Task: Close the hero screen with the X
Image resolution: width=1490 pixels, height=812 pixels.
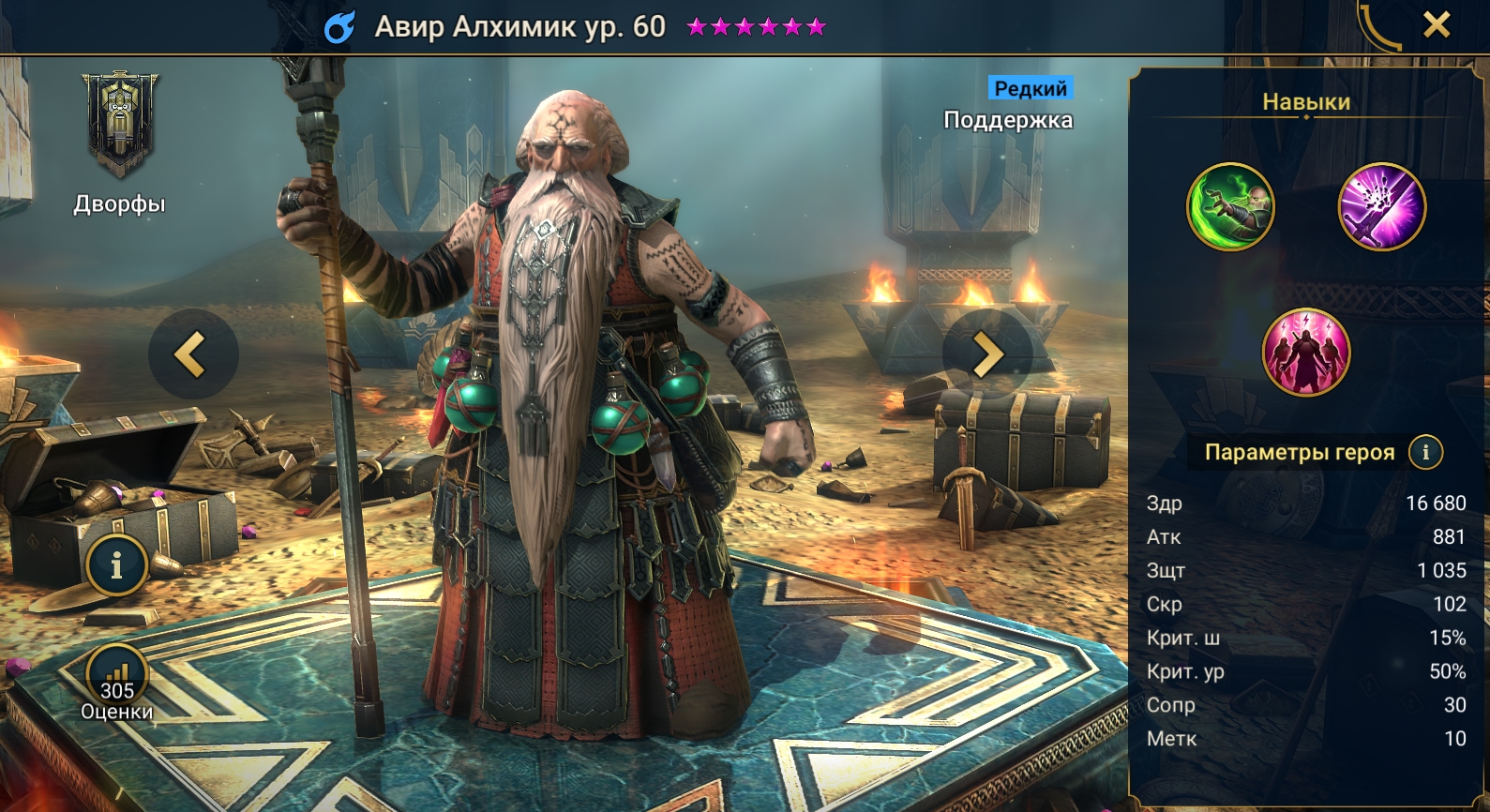Action: click(x=1436, y=24)
